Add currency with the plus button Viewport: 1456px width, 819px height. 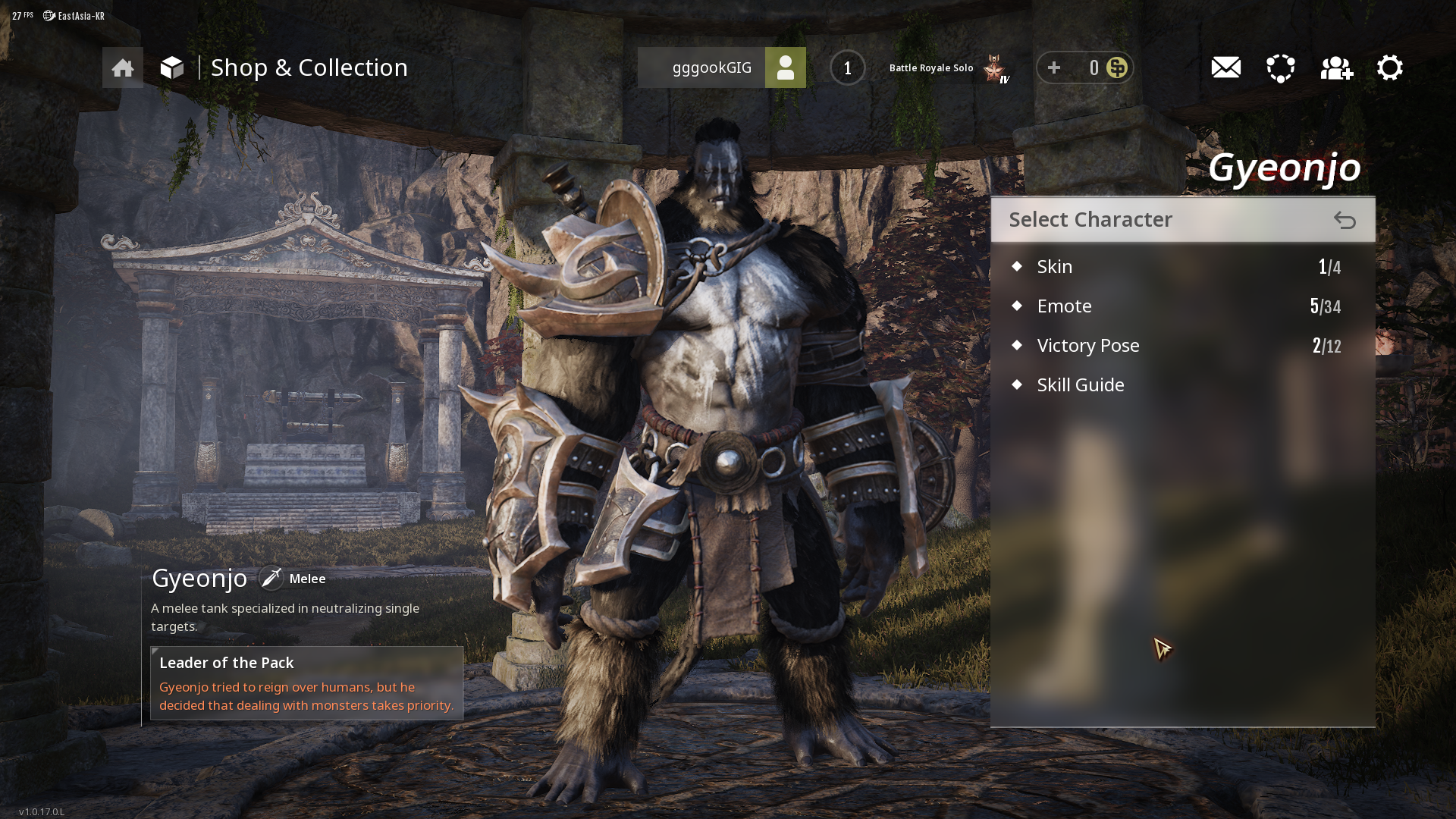point(1054,68)
